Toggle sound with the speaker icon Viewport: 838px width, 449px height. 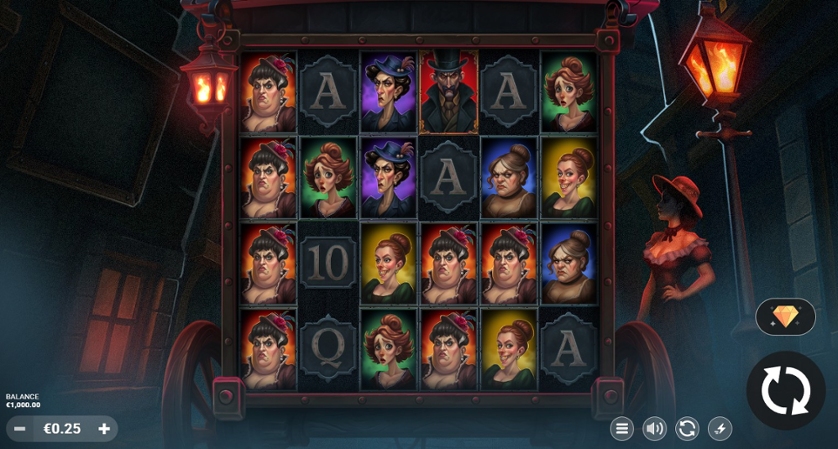coord(654,429)
